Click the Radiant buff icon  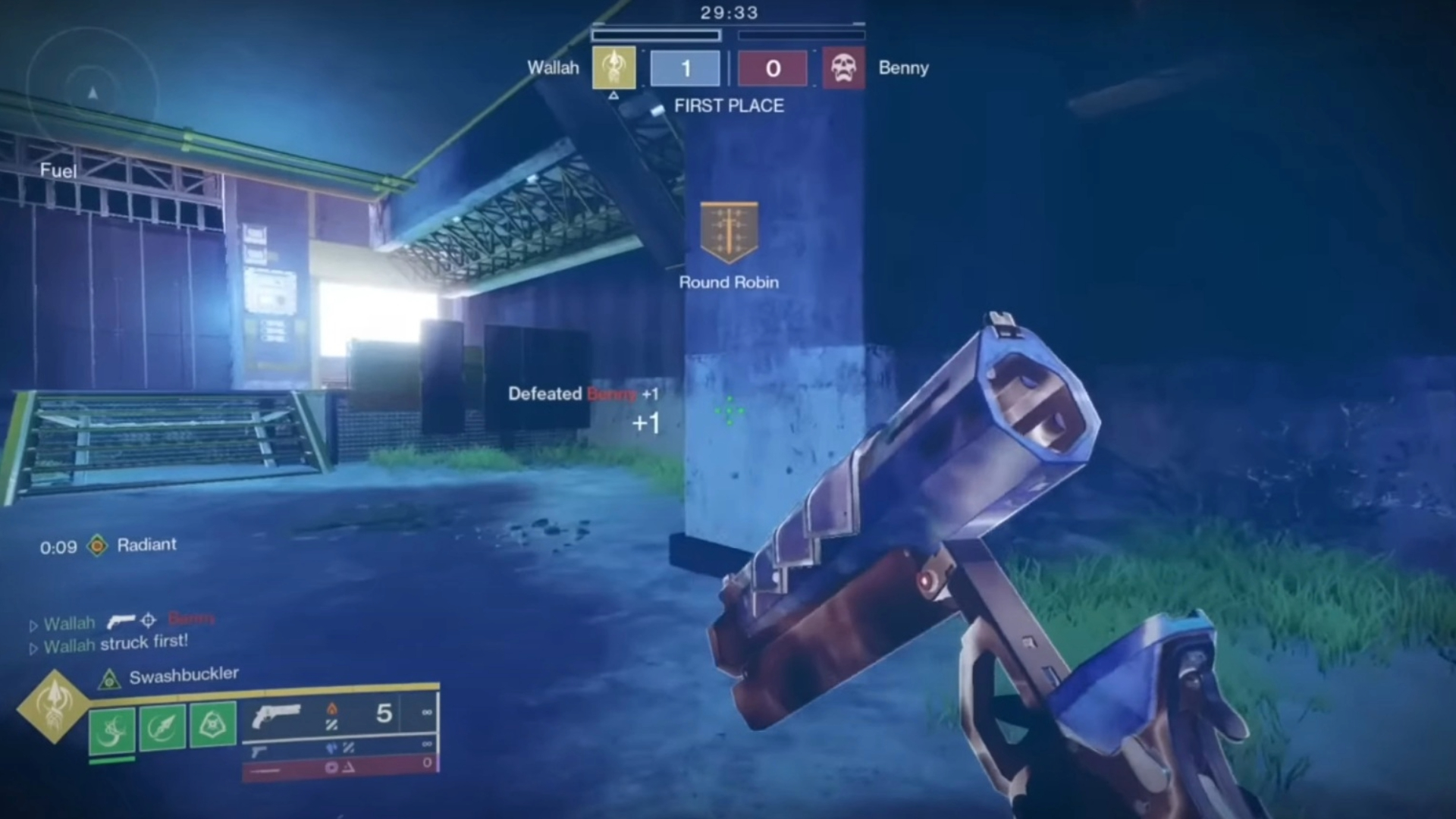tap(97, 545)
